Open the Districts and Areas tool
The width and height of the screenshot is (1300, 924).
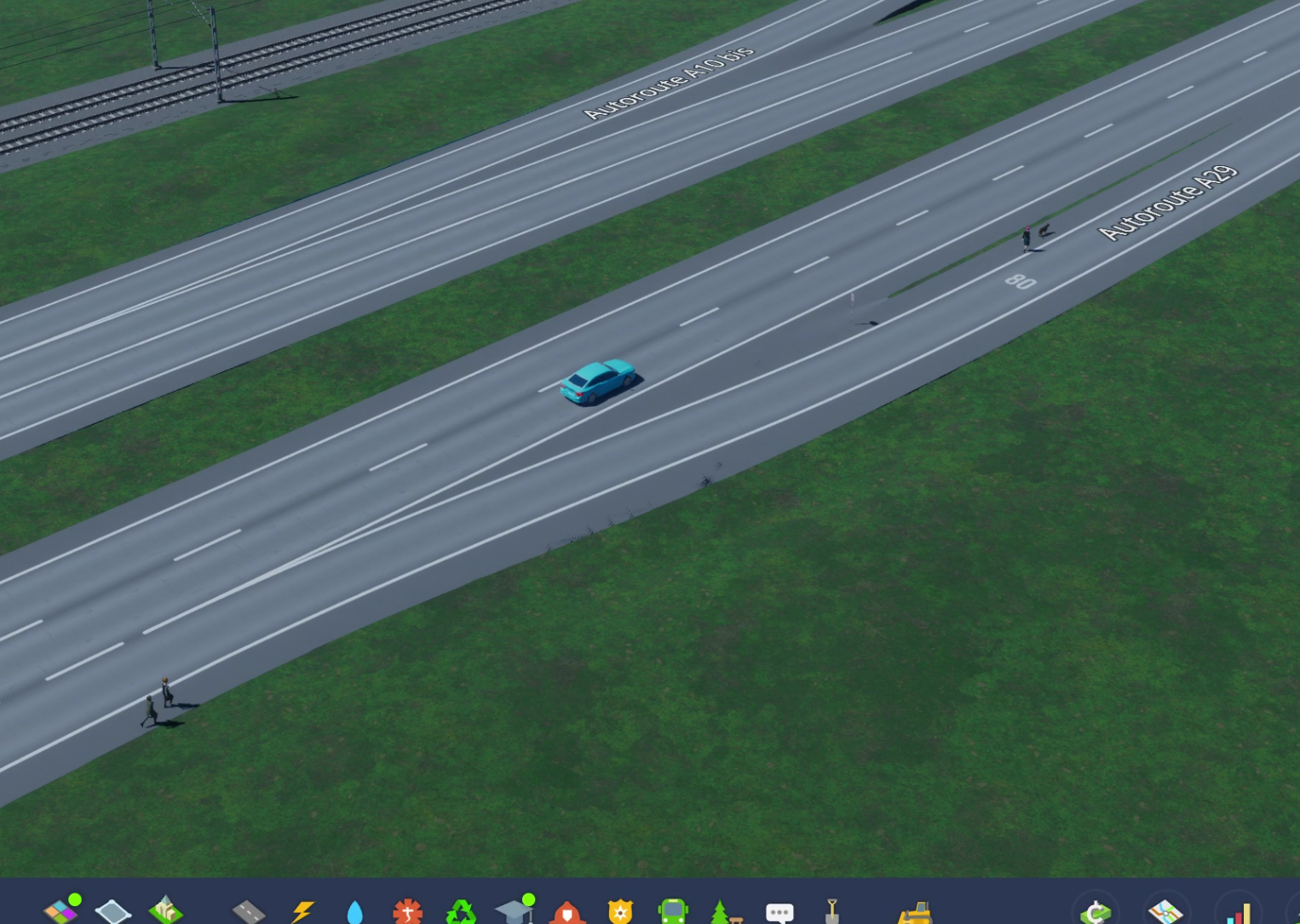[x=114, y=911]
